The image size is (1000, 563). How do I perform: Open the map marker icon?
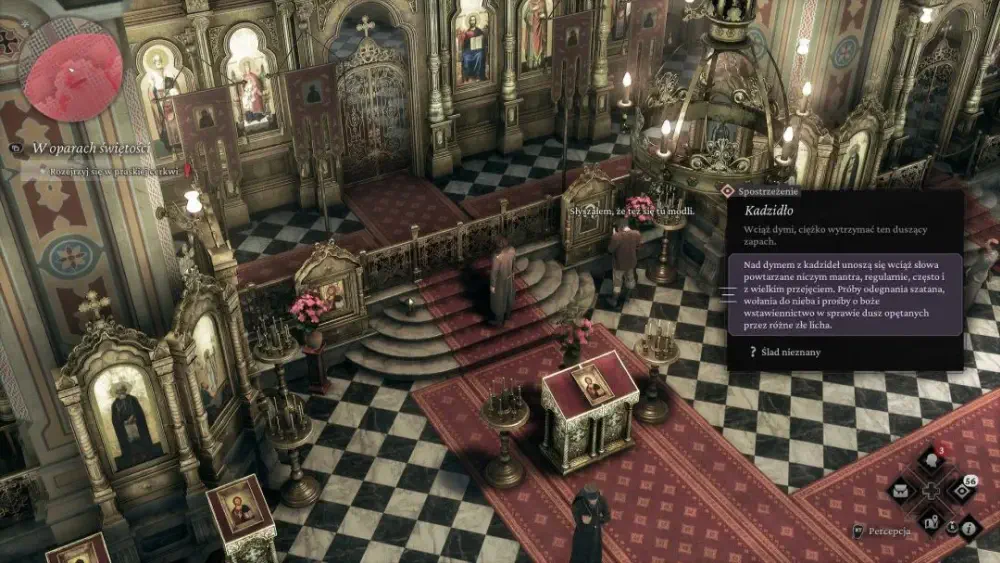point(931,519)
